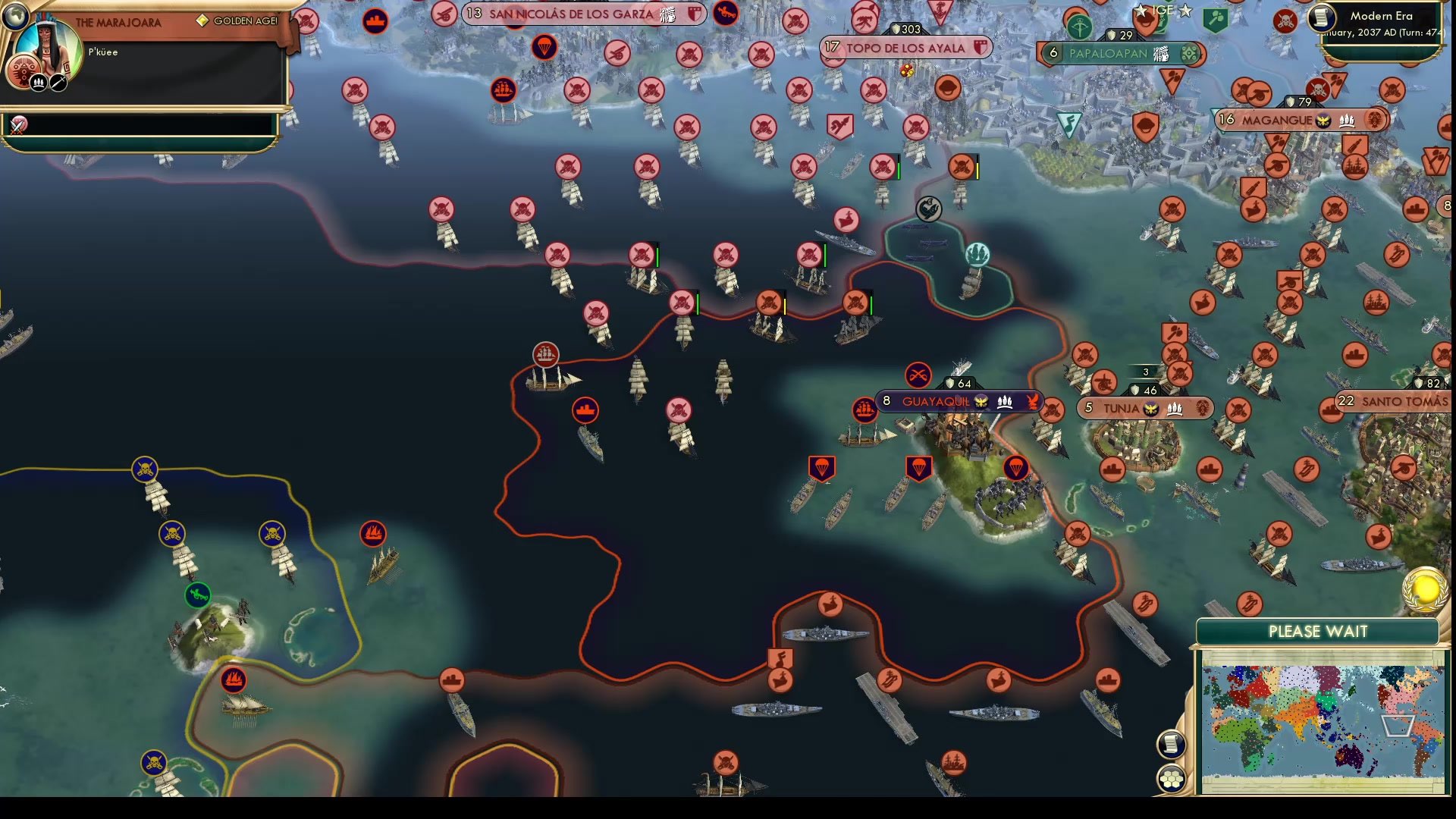The height and width of the screenshot is (819, 1456).
Task: Click the crossed-swords war notification icon
Action: 17,125
